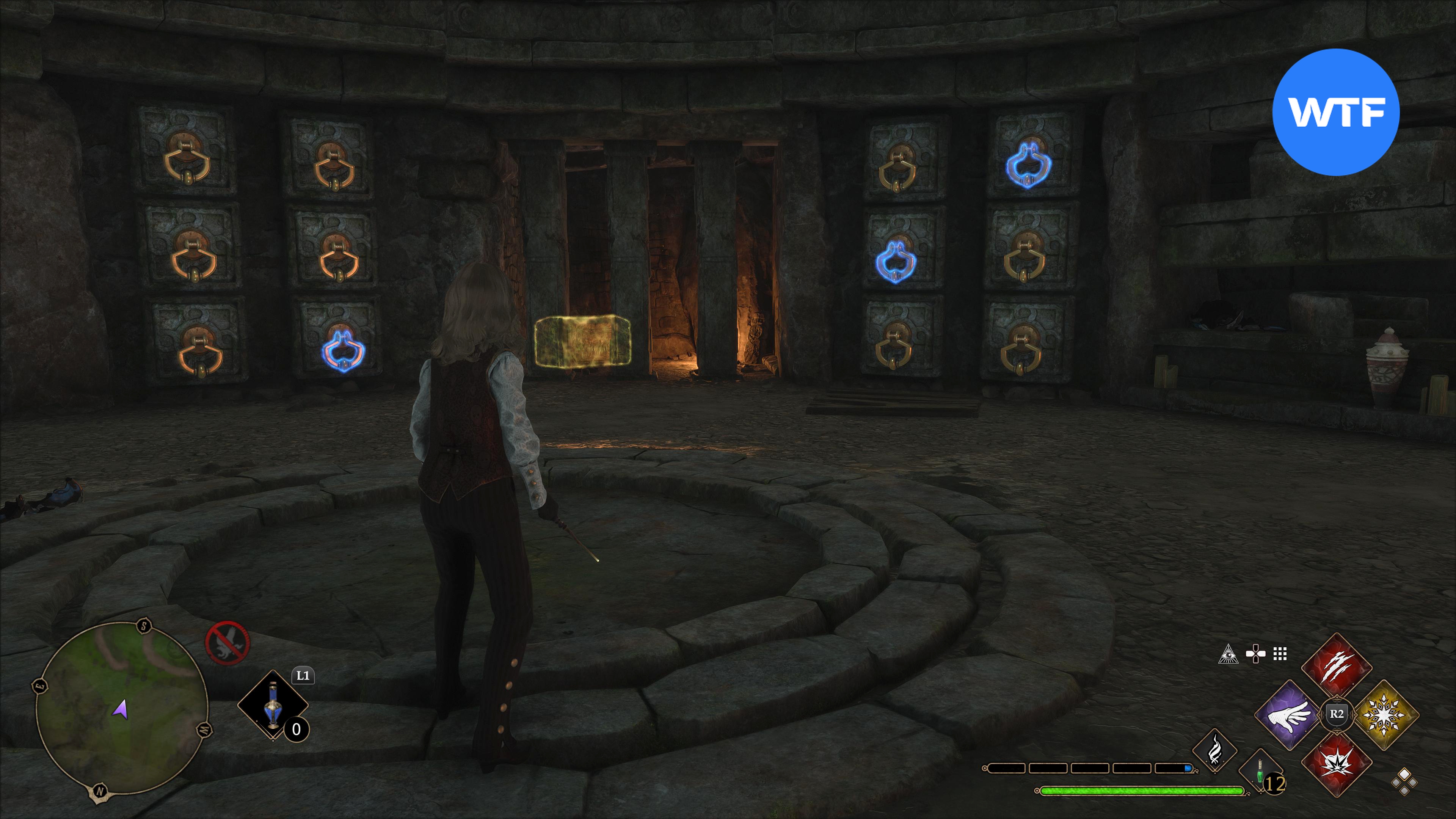Image resolution: width=1456 pixels, height=819 pixels.
Task: Cast the red claw-slash spell
Action: pos(1337,667)
